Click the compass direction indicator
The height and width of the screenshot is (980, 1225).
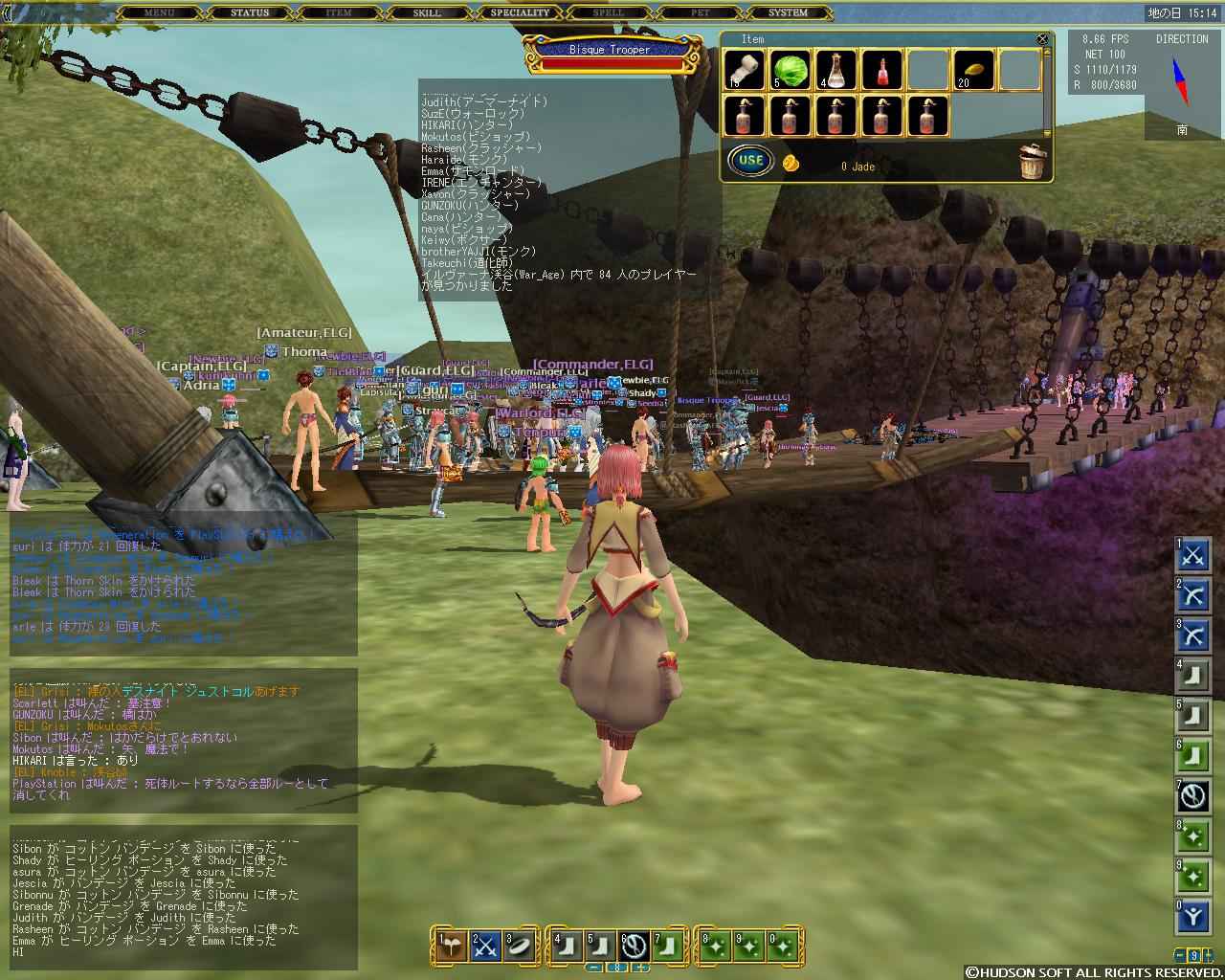[x=1182, y=80]
